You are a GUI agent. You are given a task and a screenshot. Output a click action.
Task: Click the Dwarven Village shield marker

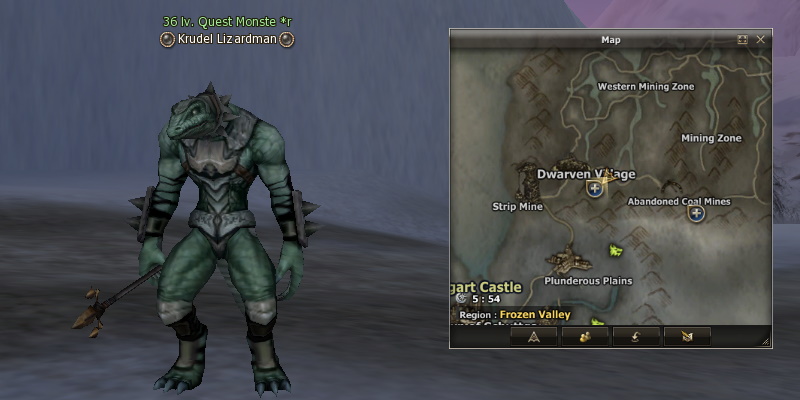tap(595, 189)
